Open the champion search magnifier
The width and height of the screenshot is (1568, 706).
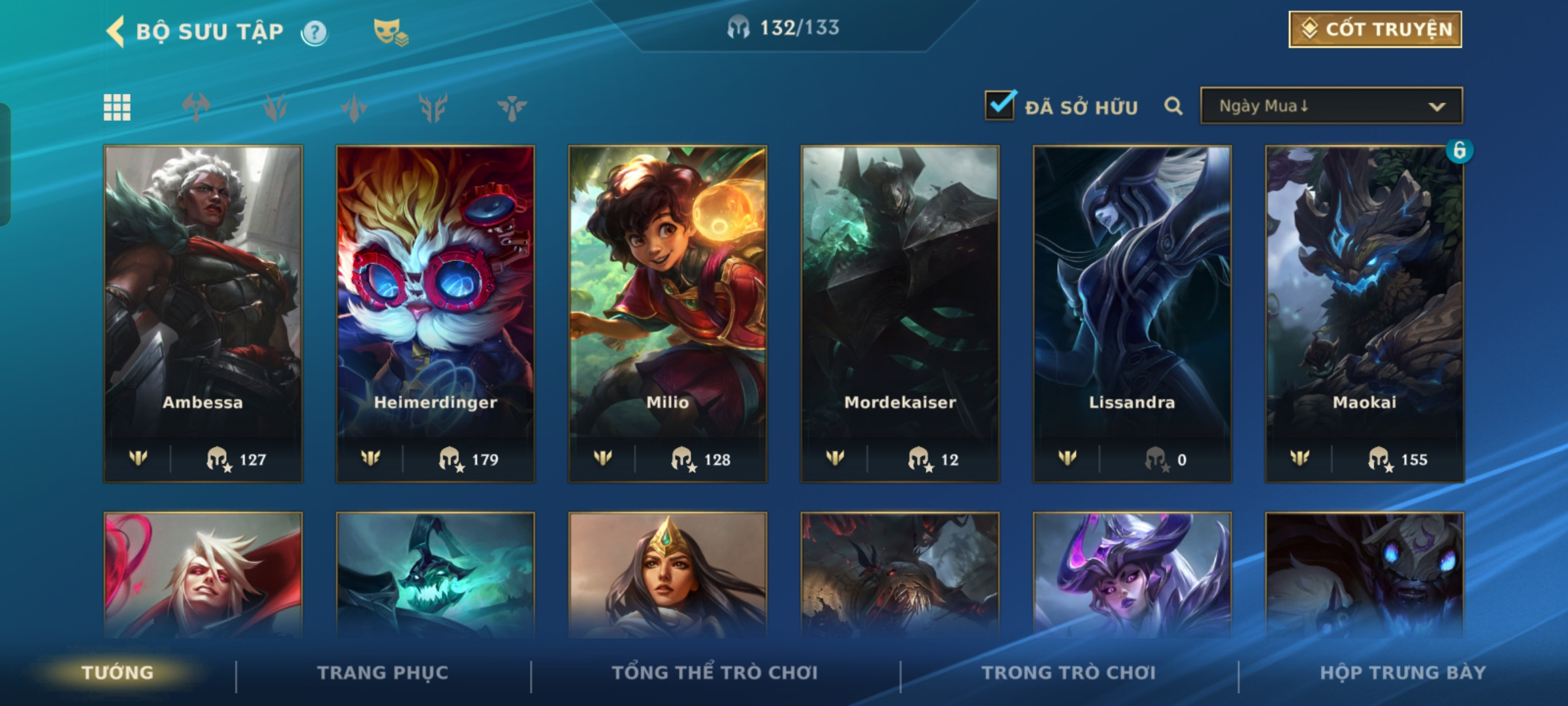coord(1173,107)
